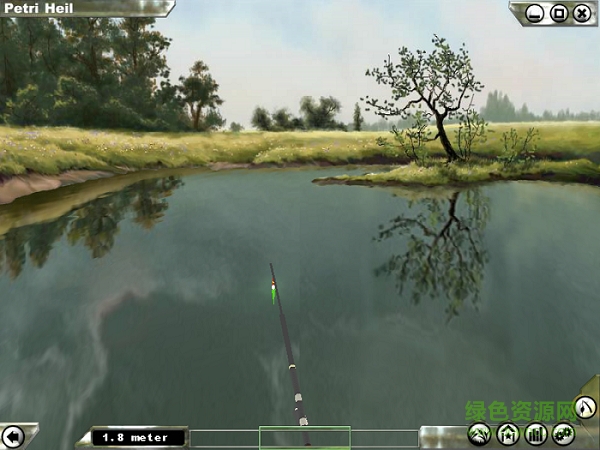The image size is (600, 450).
Task: Close the Petri Heil window
Action: point(582,13)
